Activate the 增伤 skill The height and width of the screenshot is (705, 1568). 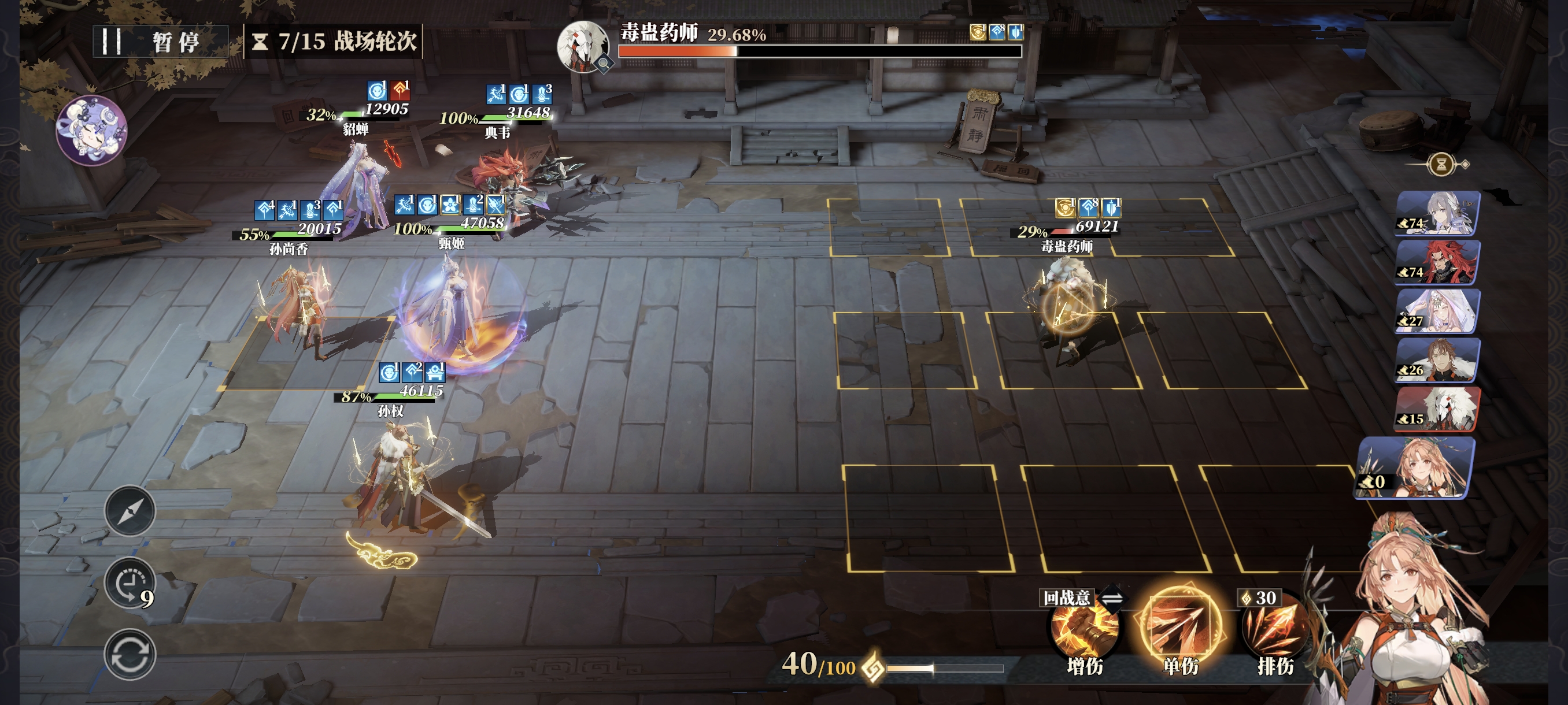pyautogui.click(x=1084, y=631)
